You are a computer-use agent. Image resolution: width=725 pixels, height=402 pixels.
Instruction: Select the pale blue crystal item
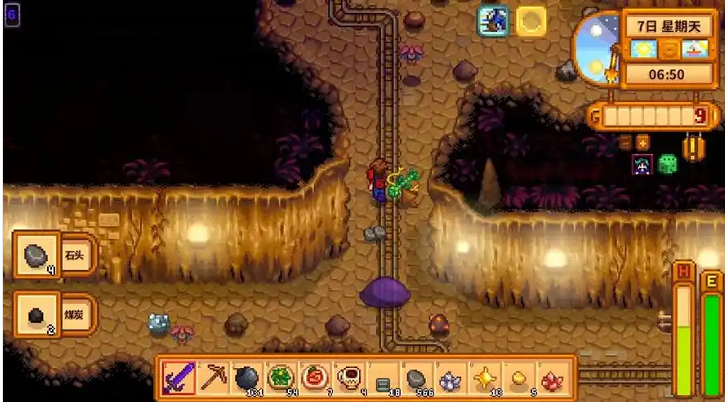(x=450, y=379)
